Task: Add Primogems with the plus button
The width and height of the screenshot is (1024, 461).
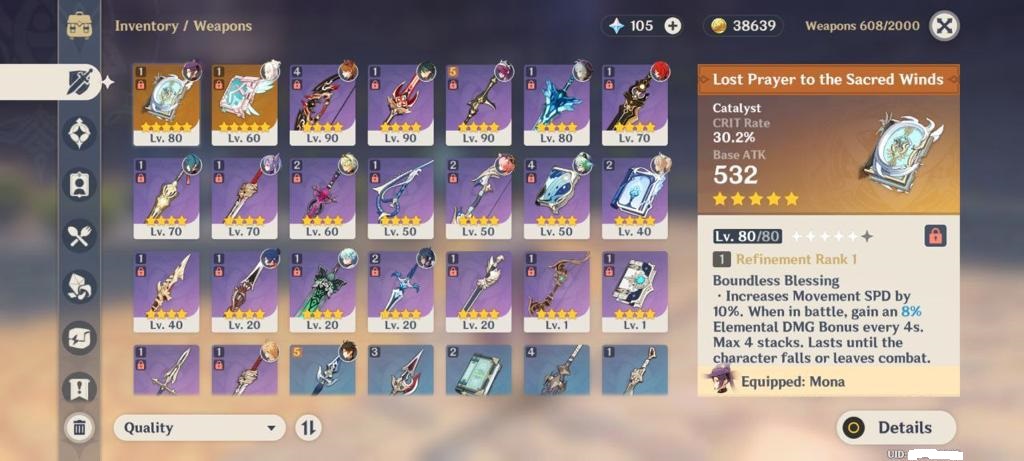Action: (673, 26)
